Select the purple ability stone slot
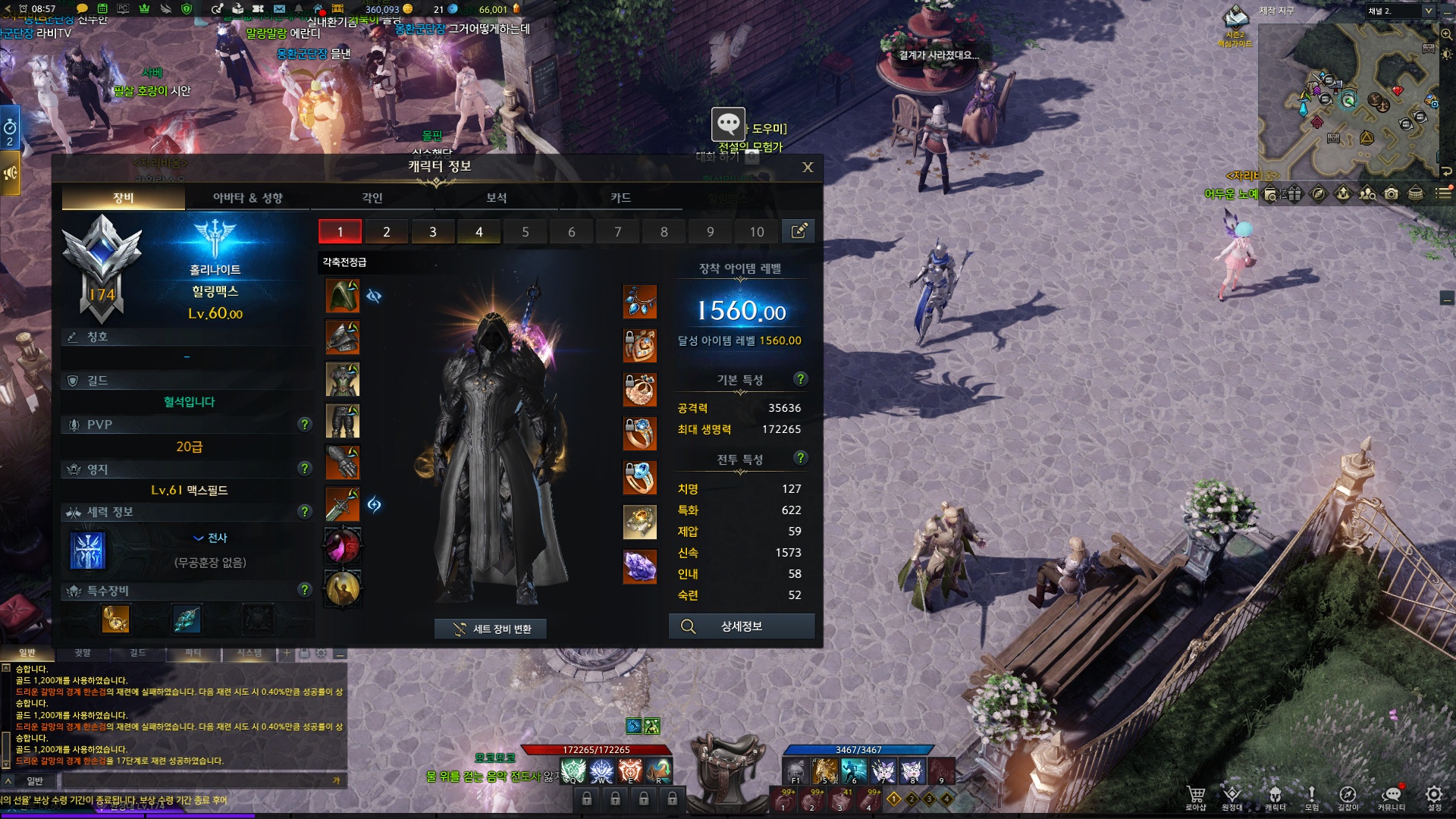The width and height of the screenshot is (1456, 819). pos(639,566)
